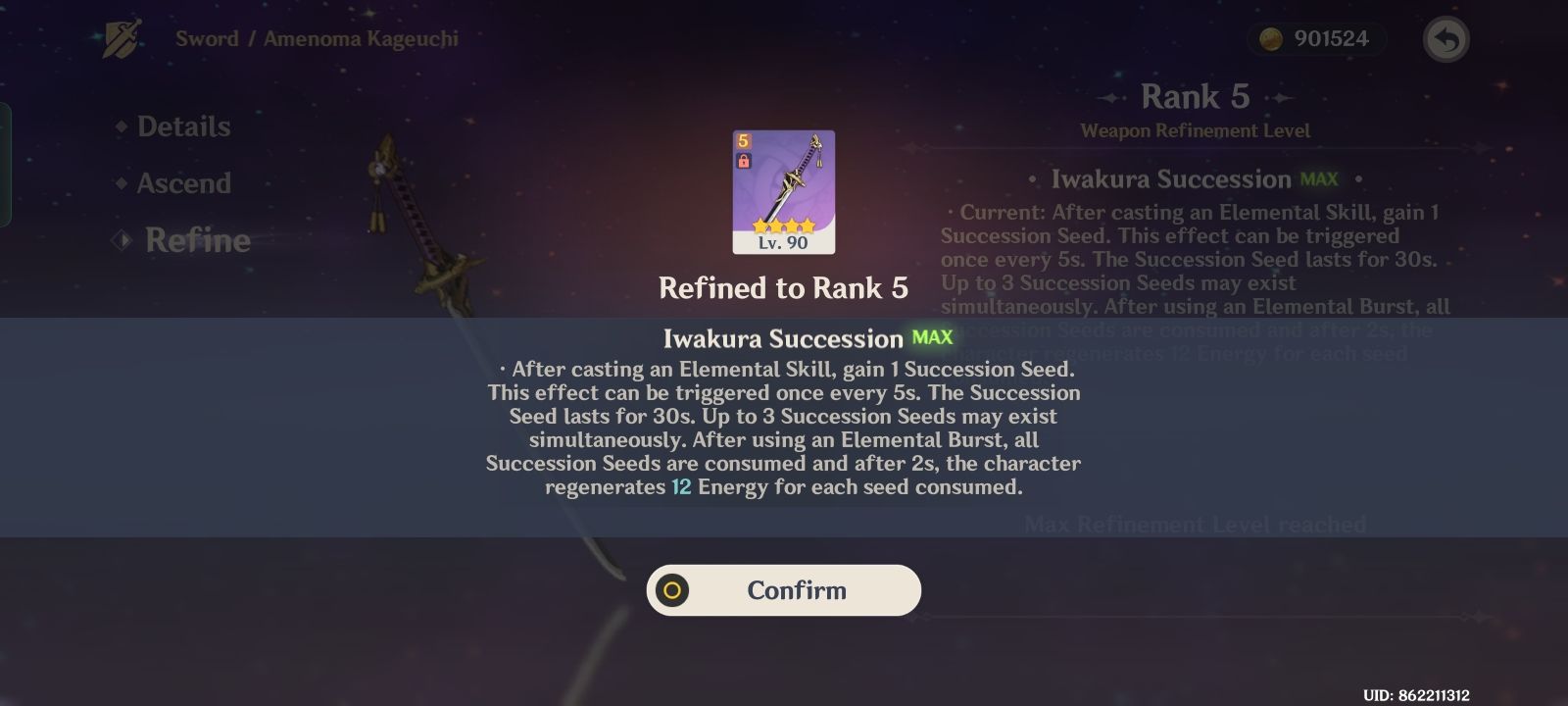This screenshot has width=1568, height=706.
Task: Click the Rank 5 badge on weapon thumbnail
Action: [x=743, y=140]
